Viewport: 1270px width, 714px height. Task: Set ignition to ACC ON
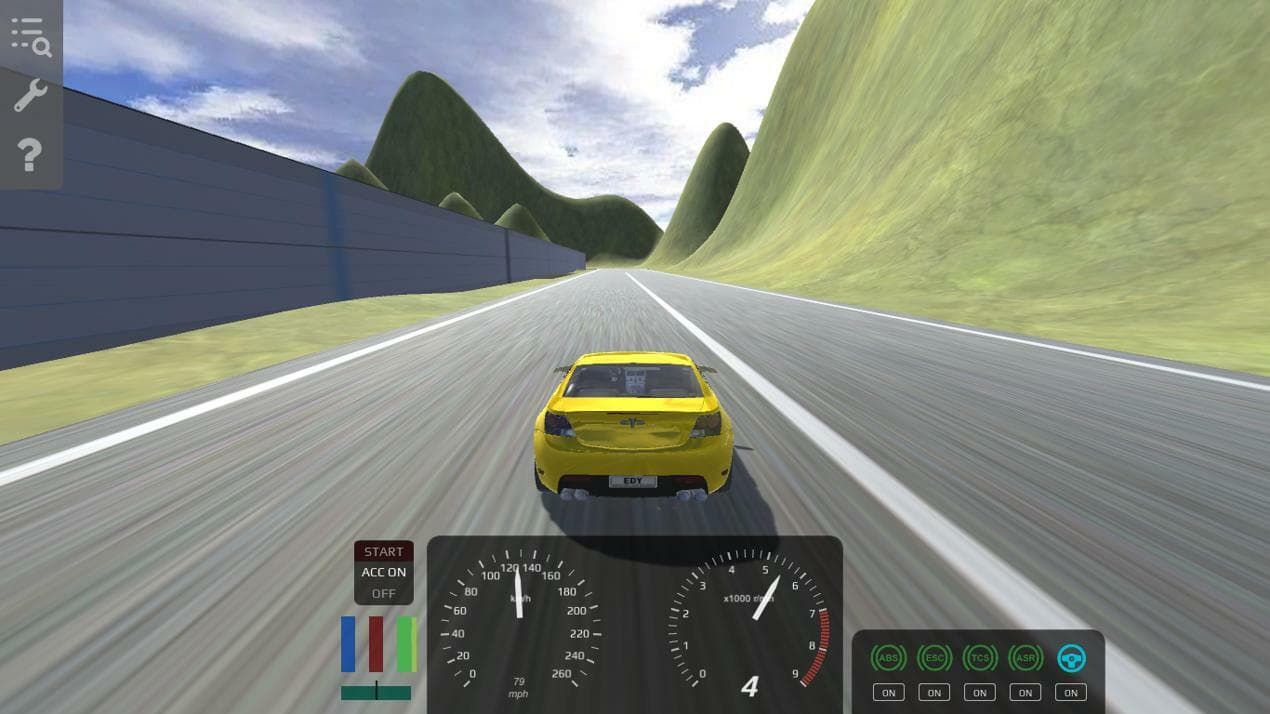click(x=383, y=572)
